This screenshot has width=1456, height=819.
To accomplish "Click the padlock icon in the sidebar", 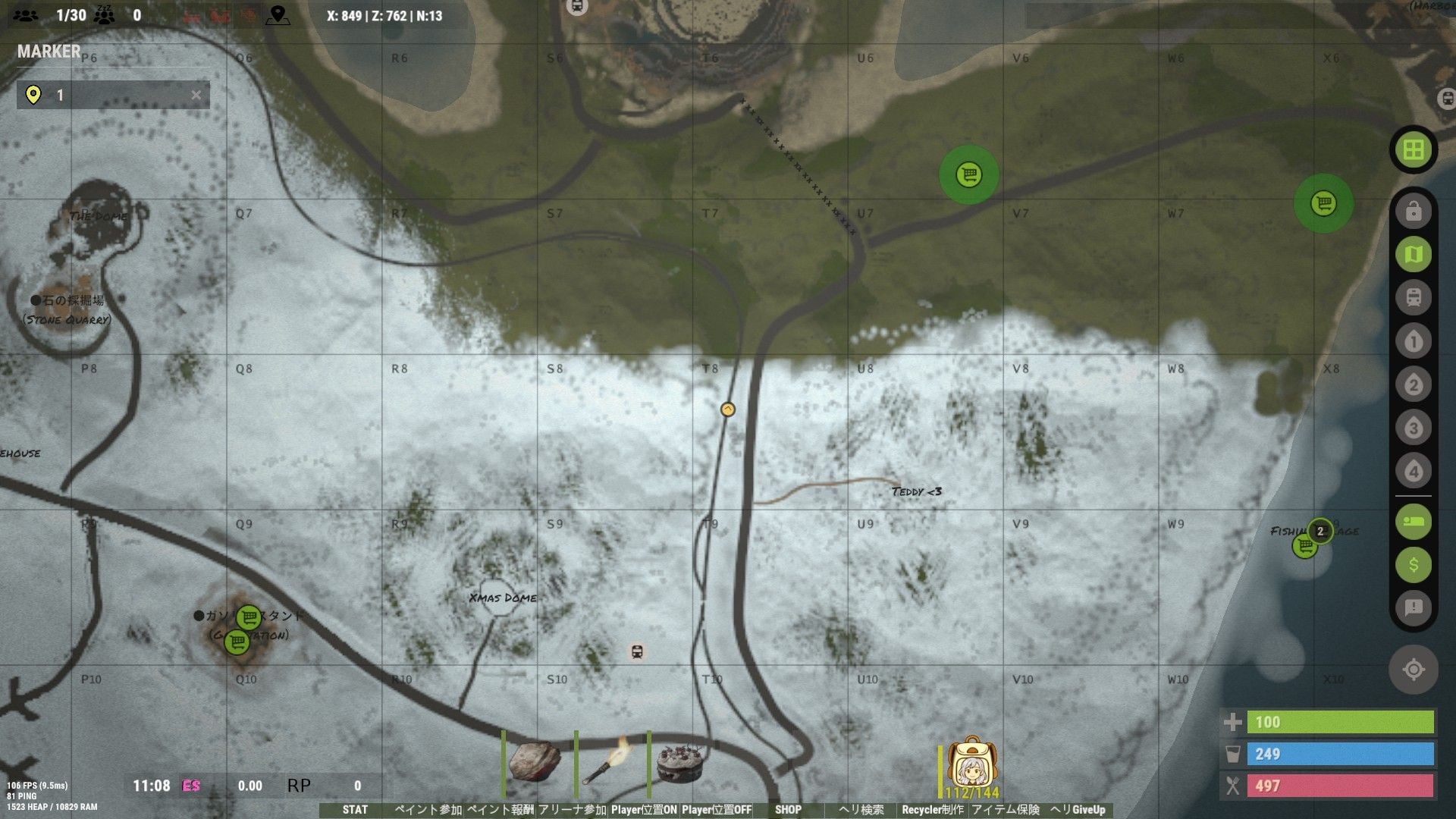I will (x=1414, y=212).
